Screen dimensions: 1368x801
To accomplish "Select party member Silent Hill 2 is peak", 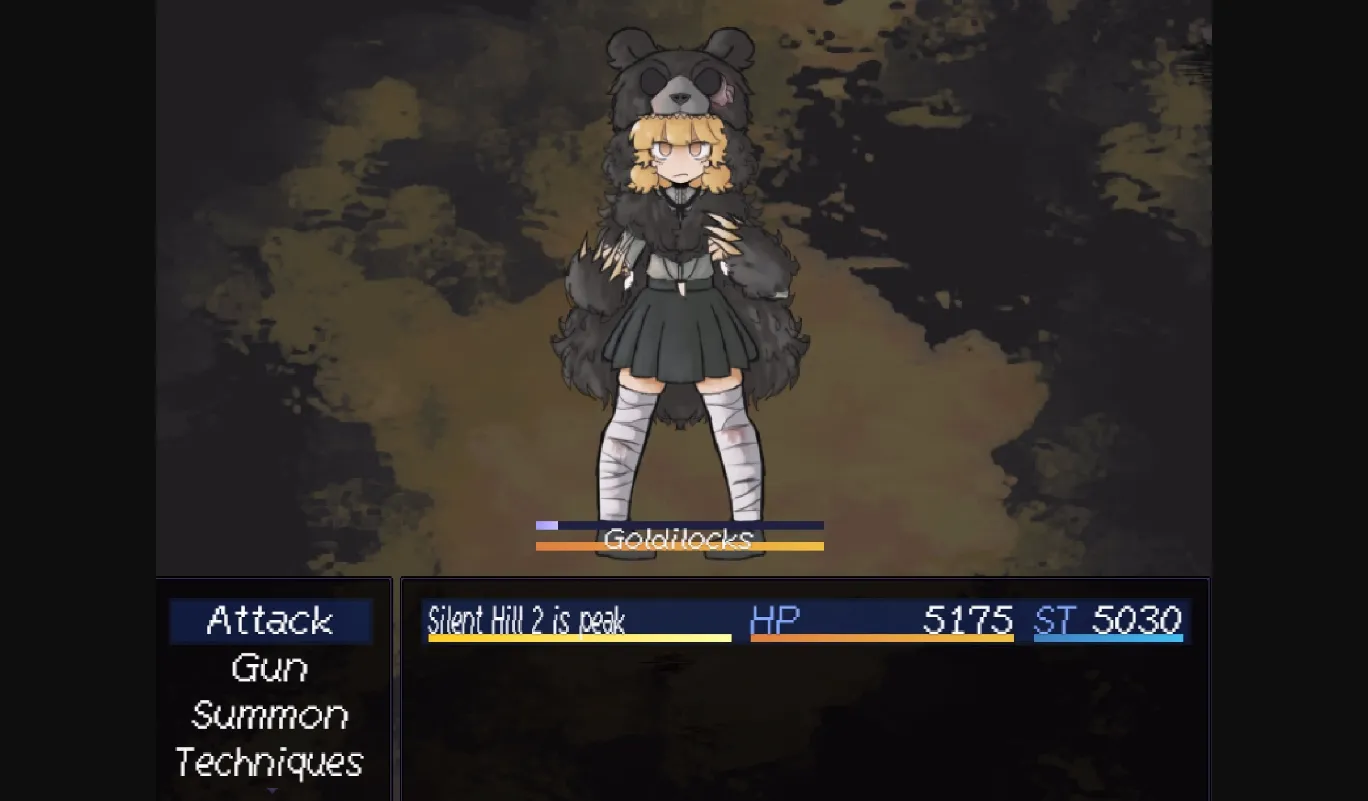I will pyautogui.click(x=526, y=621).
